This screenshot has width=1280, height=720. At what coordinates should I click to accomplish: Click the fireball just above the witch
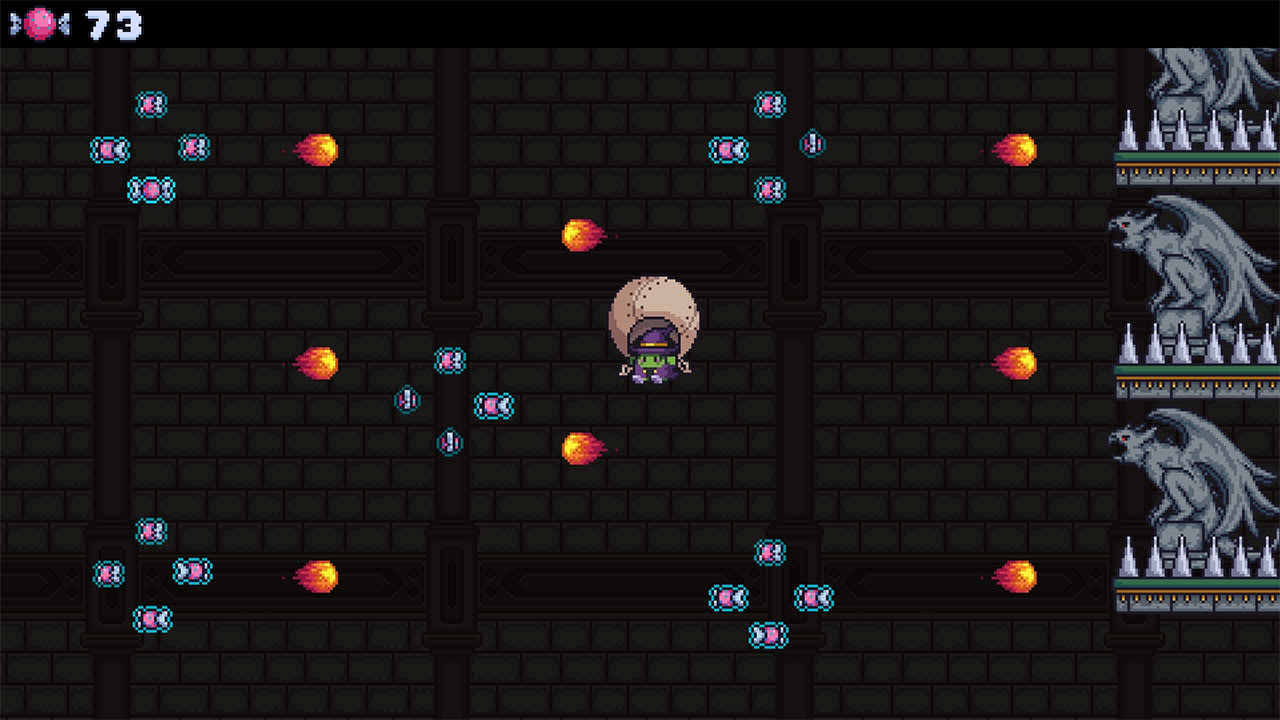click(x=582, y=236)
